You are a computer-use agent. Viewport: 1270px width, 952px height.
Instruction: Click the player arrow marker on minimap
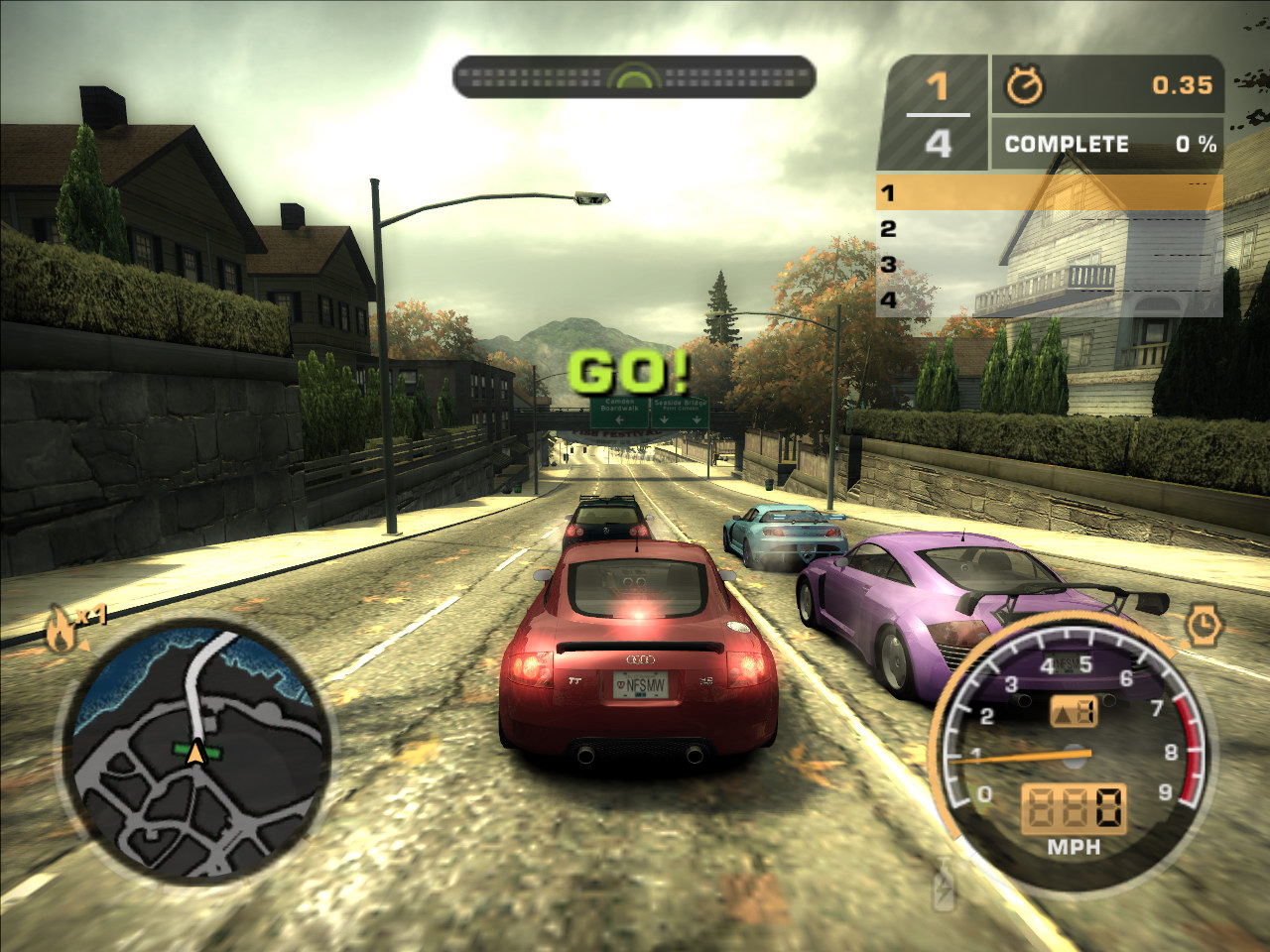tap(197, 754)
